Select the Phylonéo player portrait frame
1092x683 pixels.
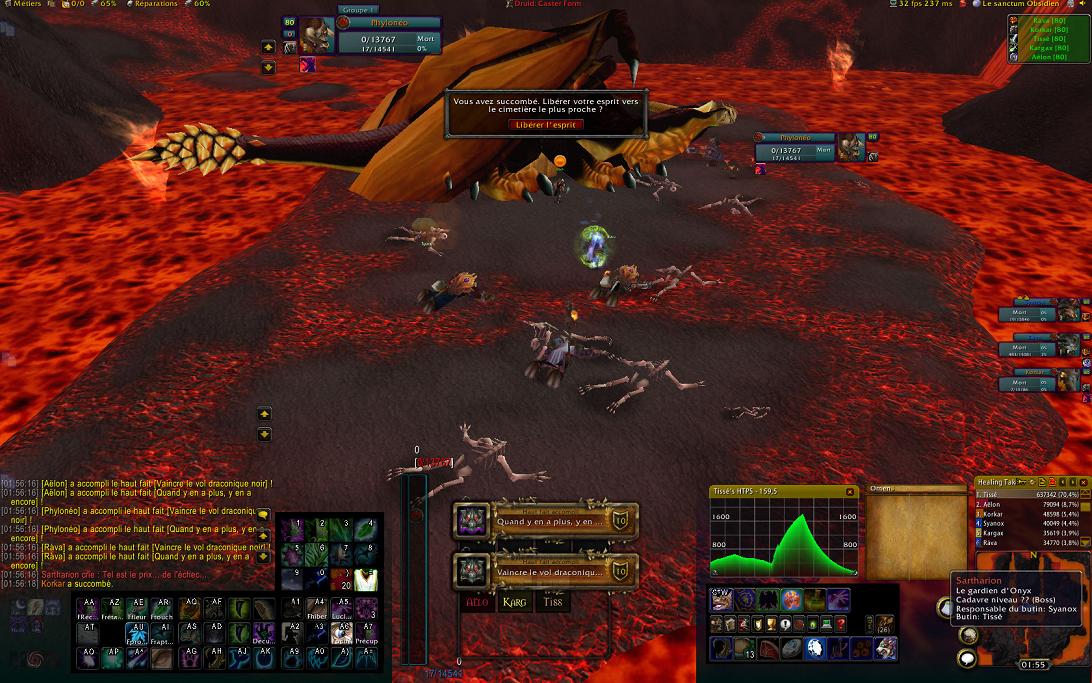pos(316,36)
